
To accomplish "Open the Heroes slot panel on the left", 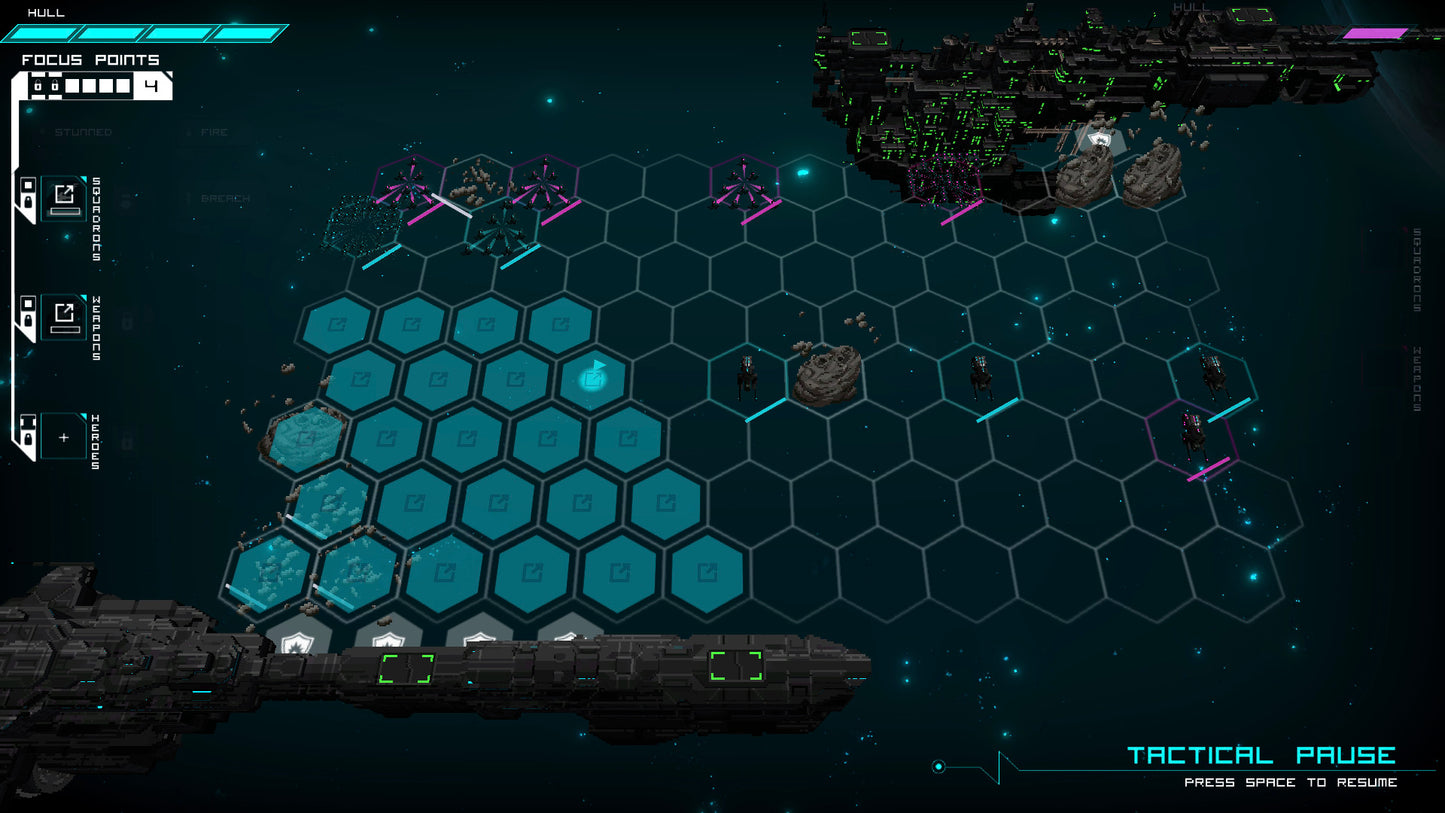I will 62,437.
